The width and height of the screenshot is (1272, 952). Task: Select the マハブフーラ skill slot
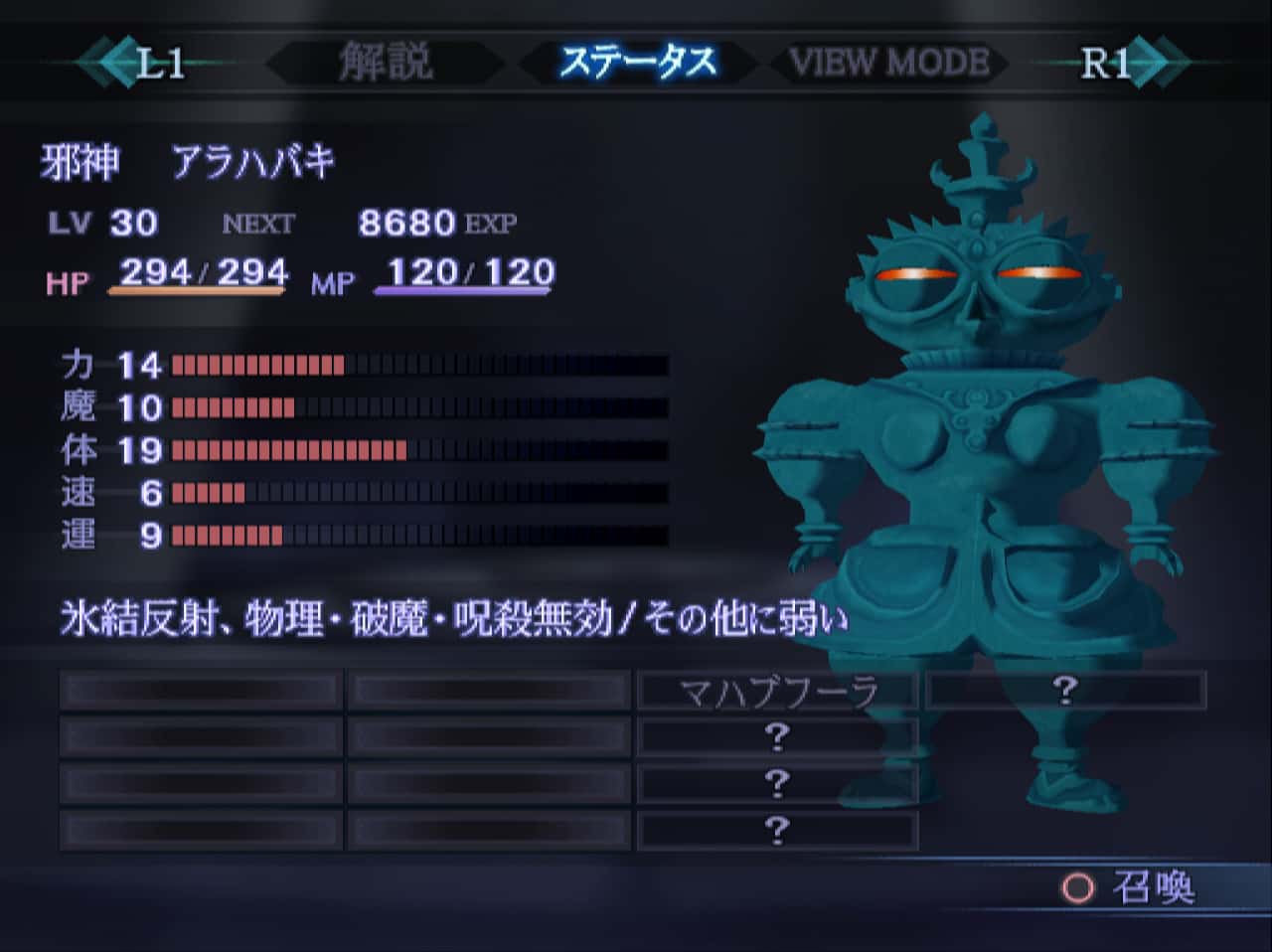(x=777, y=691)
